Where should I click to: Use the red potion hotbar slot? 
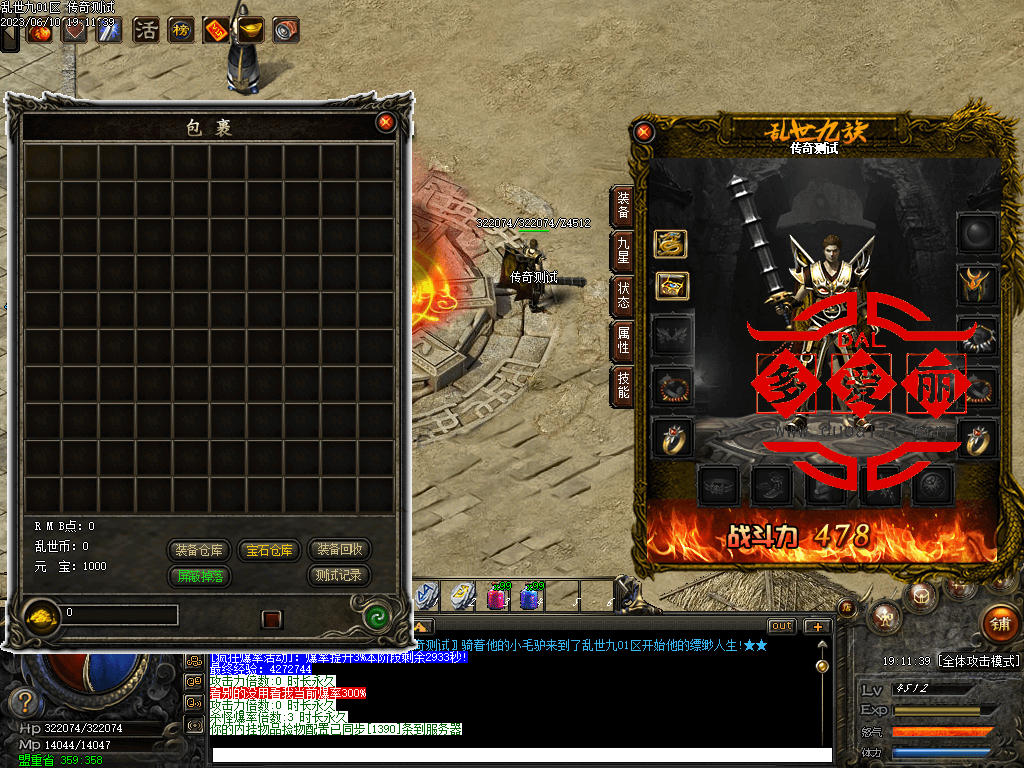pos(496,597)
